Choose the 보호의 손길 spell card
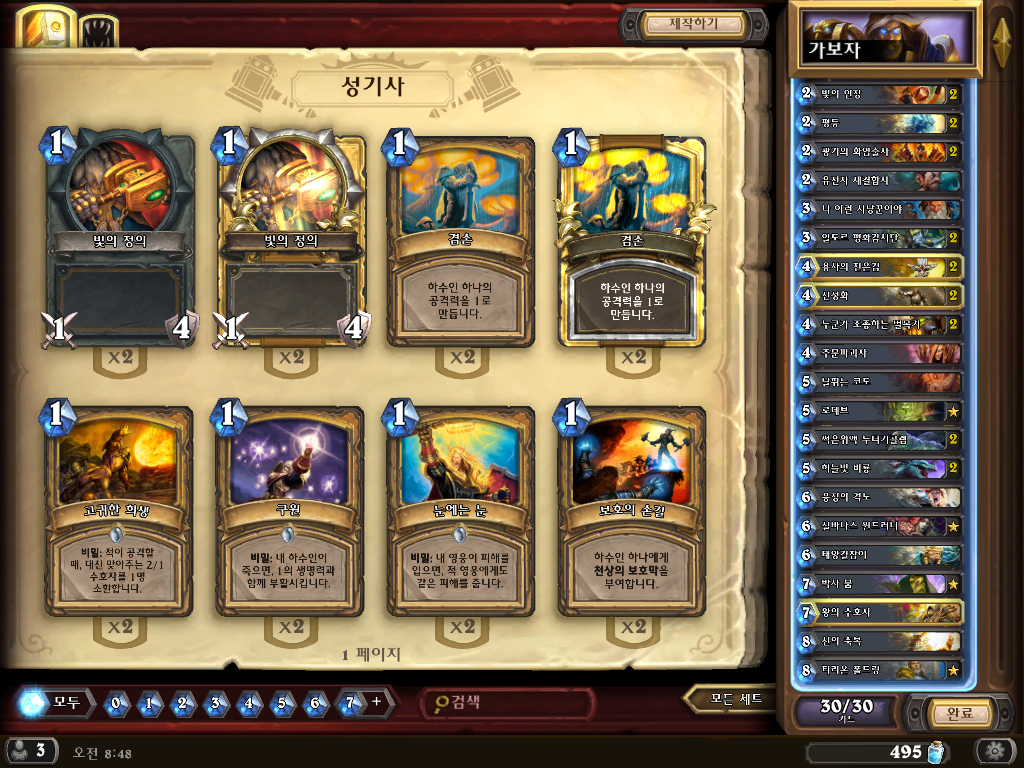This screenshot has width=1024, height=768. click(632, 510)
